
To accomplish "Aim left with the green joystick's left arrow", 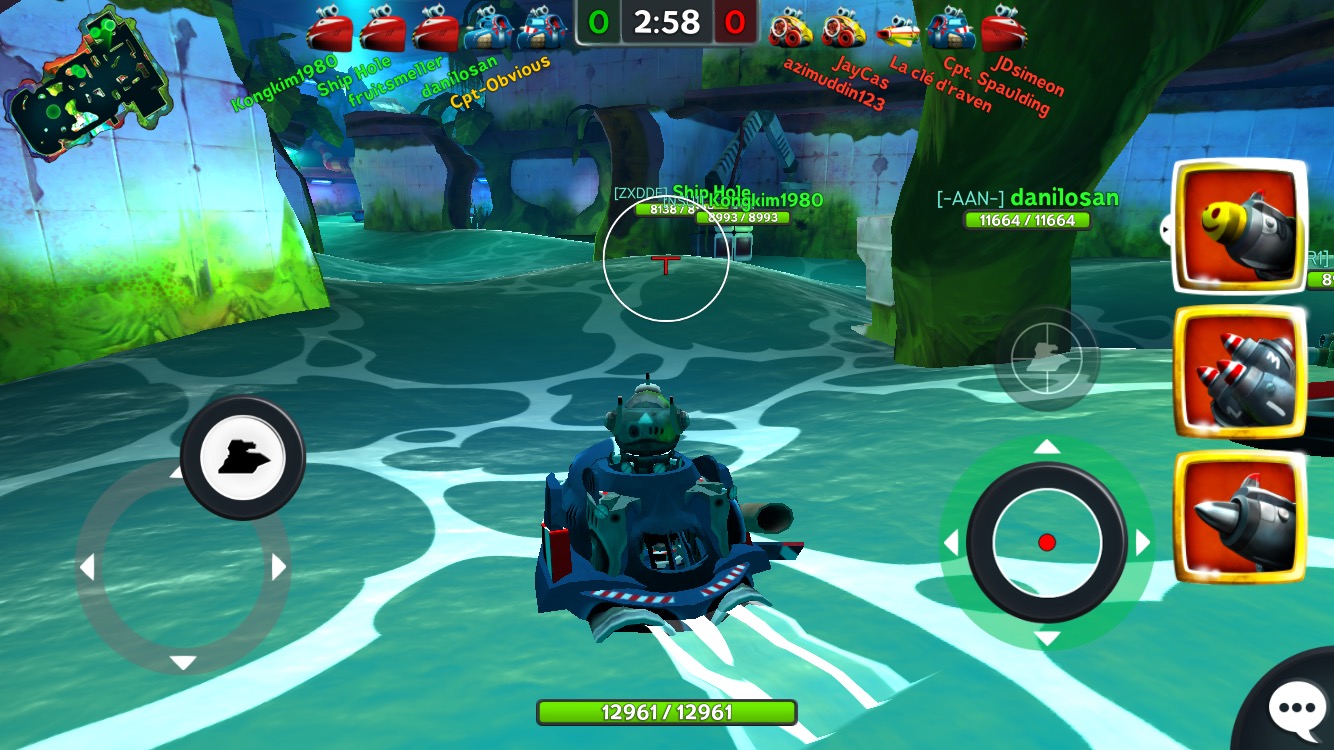I will coord(951,543).
